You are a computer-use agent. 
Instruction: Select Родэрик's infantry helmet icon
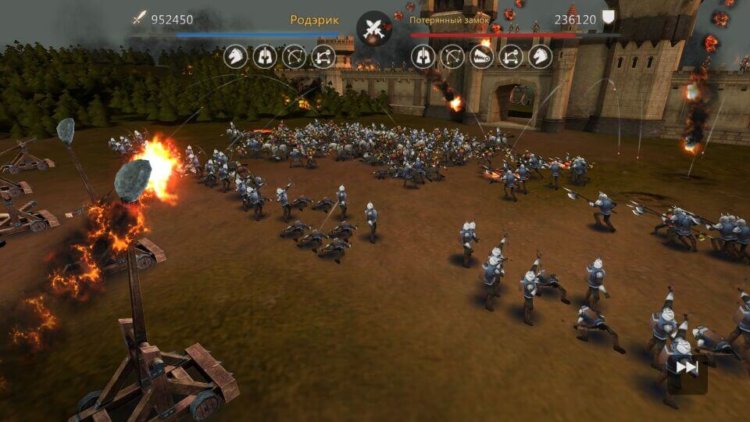tap(265, 56)
